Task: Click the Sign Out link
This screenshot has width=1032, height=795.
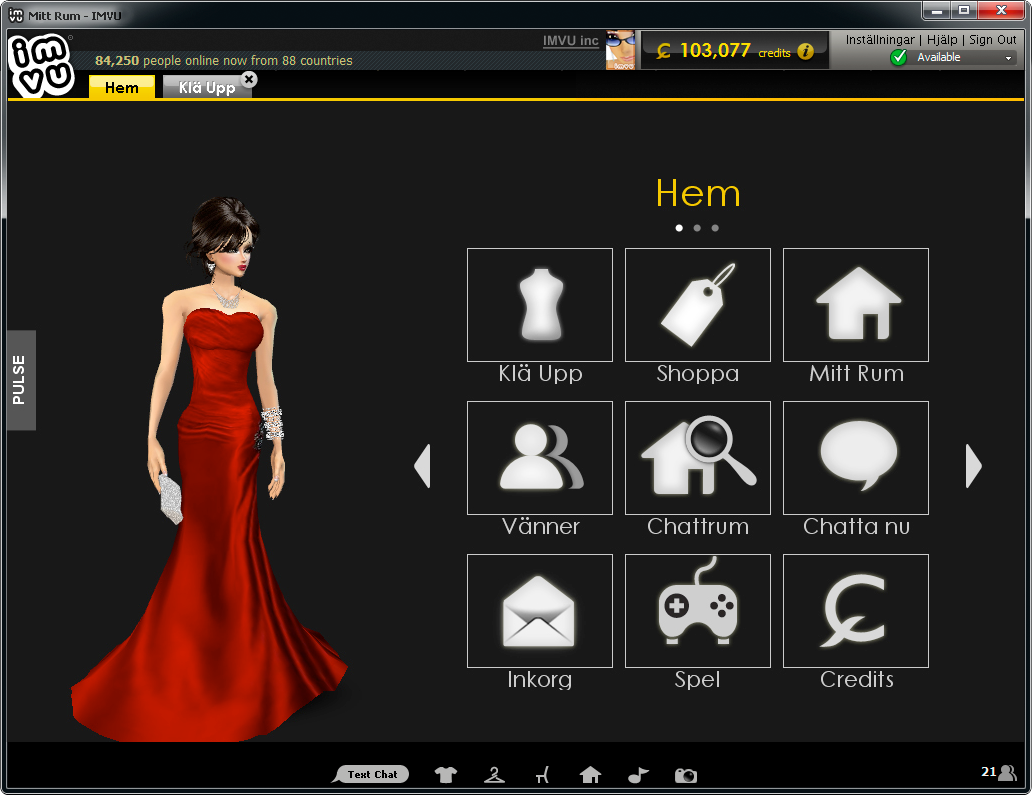Action: coord(993,40)
